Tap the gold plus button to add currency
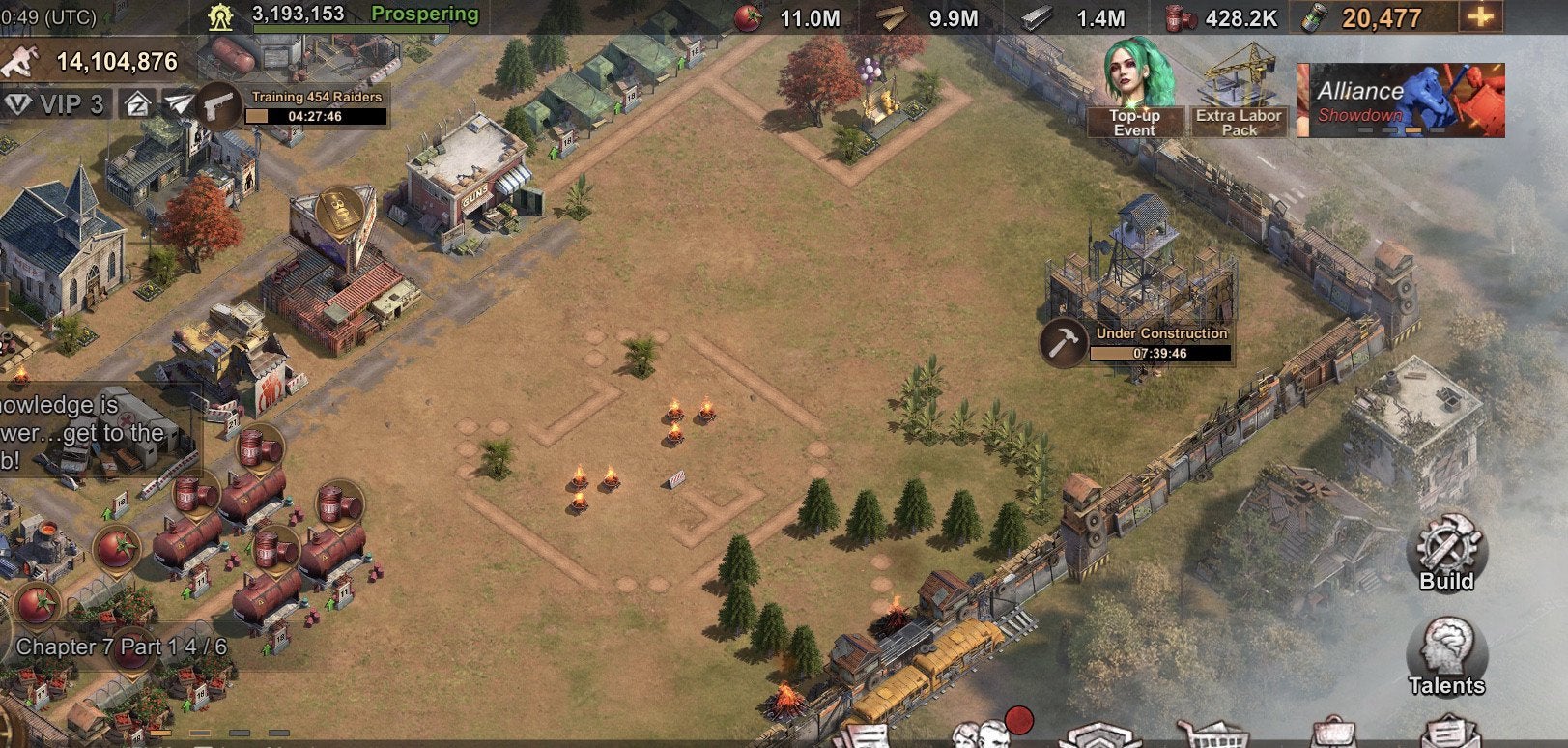Viewport: 1568px width, 748px height. [x=1479, y=17]
